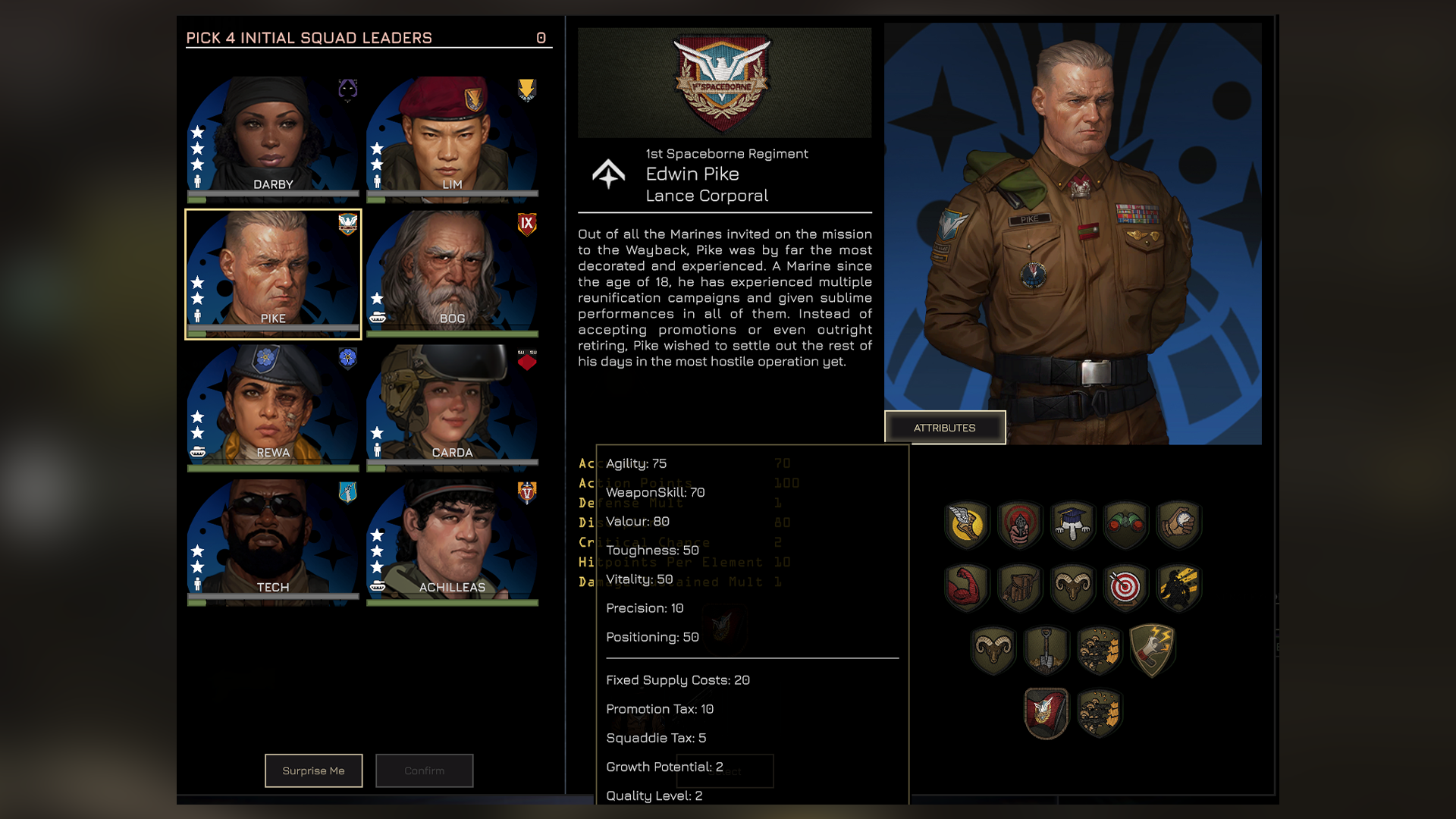1456x819 pixels.
Task: Click the purple hooded faction icon on Darby's portrait
Action: pos(347,88)
